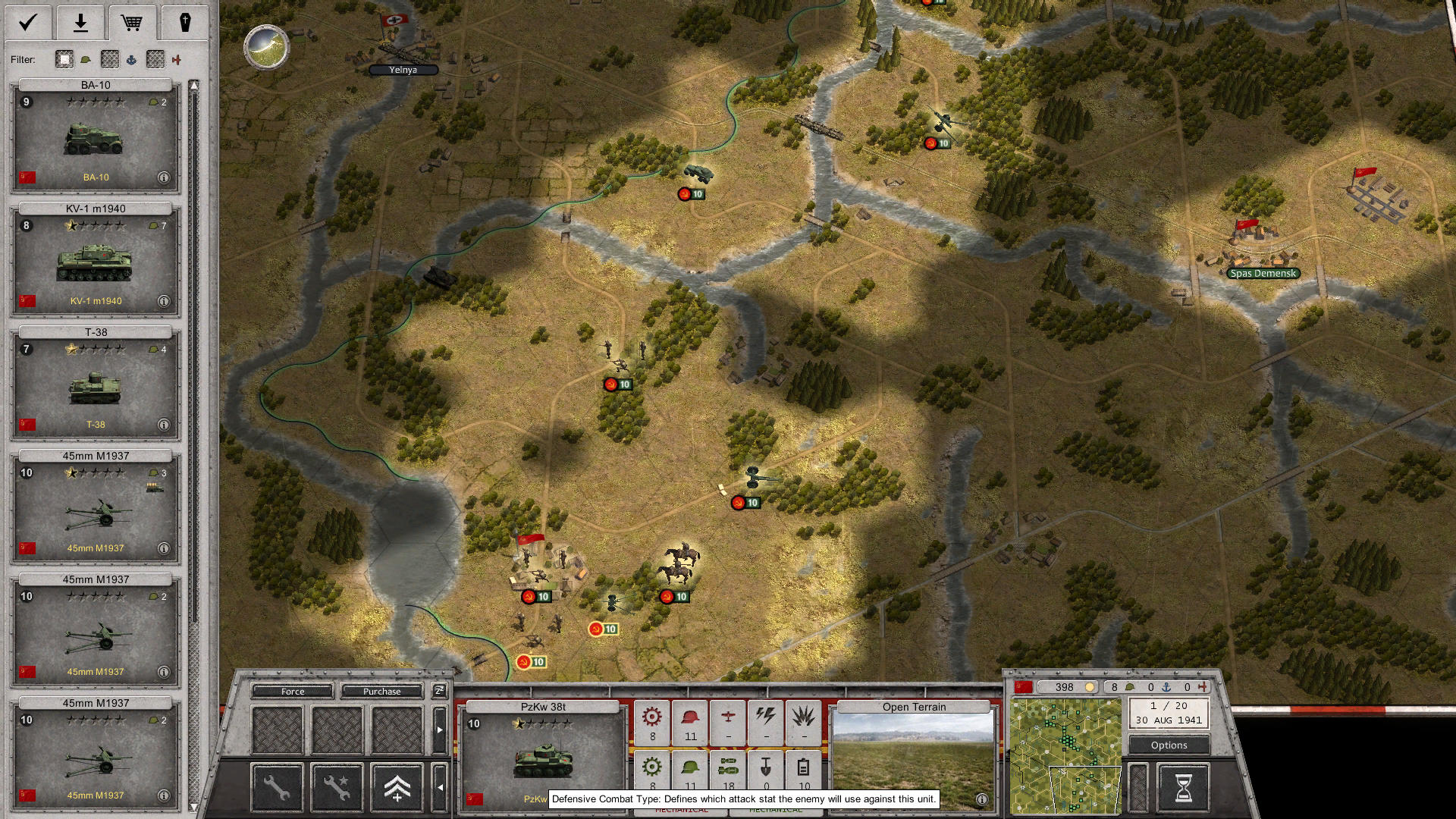Switch to the shopping cart purchase tab

click(133, 22)
